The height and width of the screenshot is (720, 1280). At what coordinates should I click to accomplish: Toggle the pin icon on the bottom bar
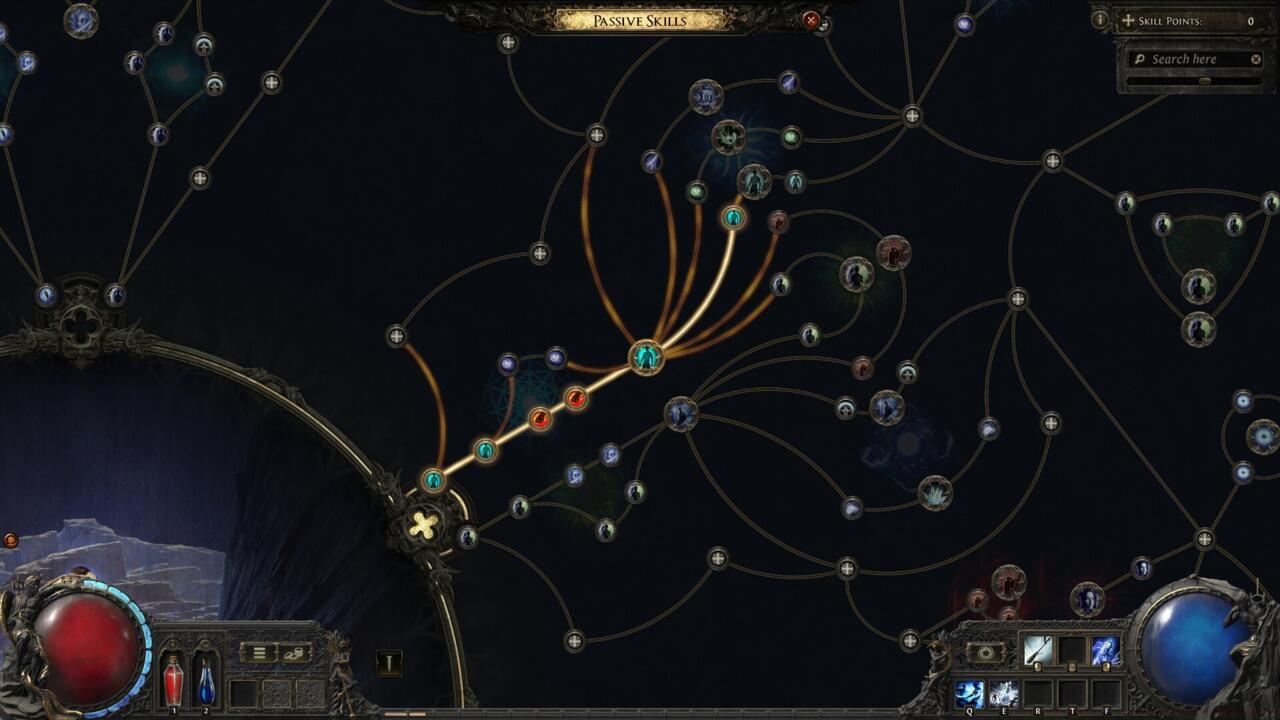click(389, 663)
